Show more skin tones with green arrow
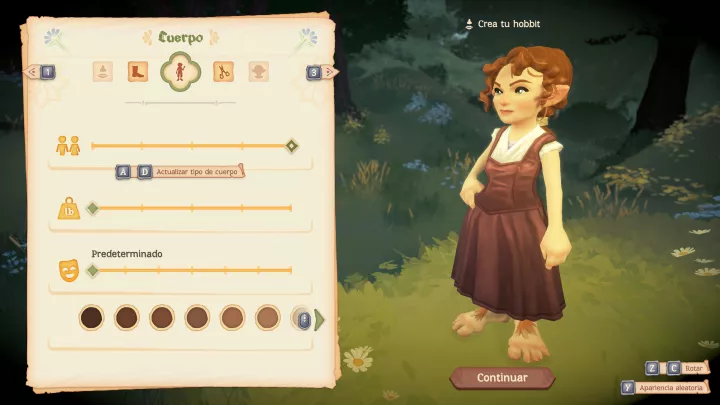Image resolution: width=720 pixels, height=405 pixels. (x=320, y=319)
